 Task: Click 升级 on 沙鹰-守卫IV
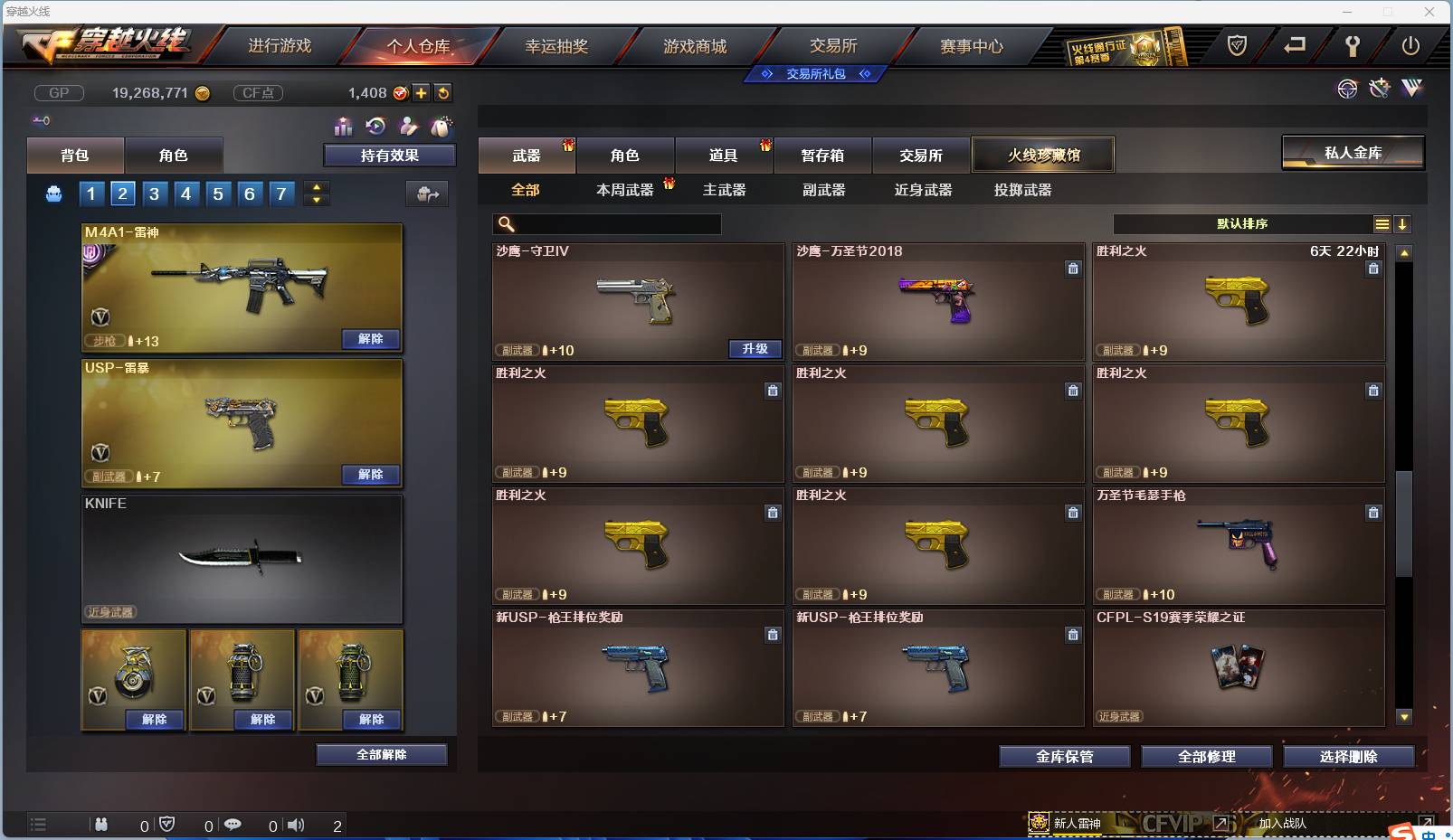click(755, 349)
